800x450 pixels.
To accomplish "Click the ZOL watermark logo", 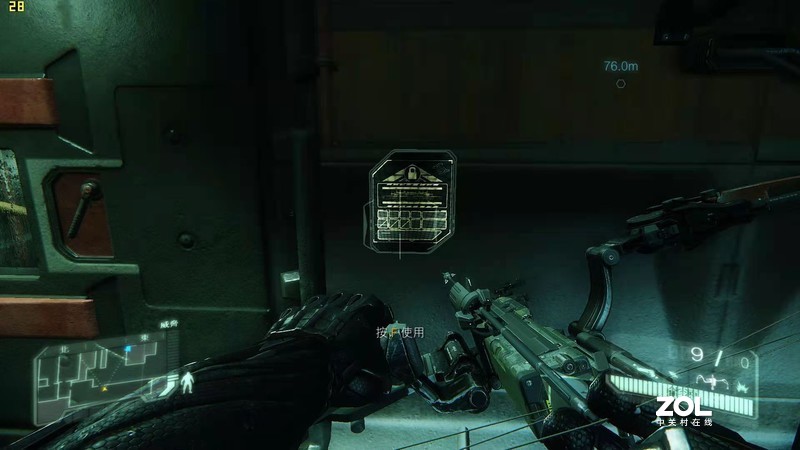I will 683,410.
